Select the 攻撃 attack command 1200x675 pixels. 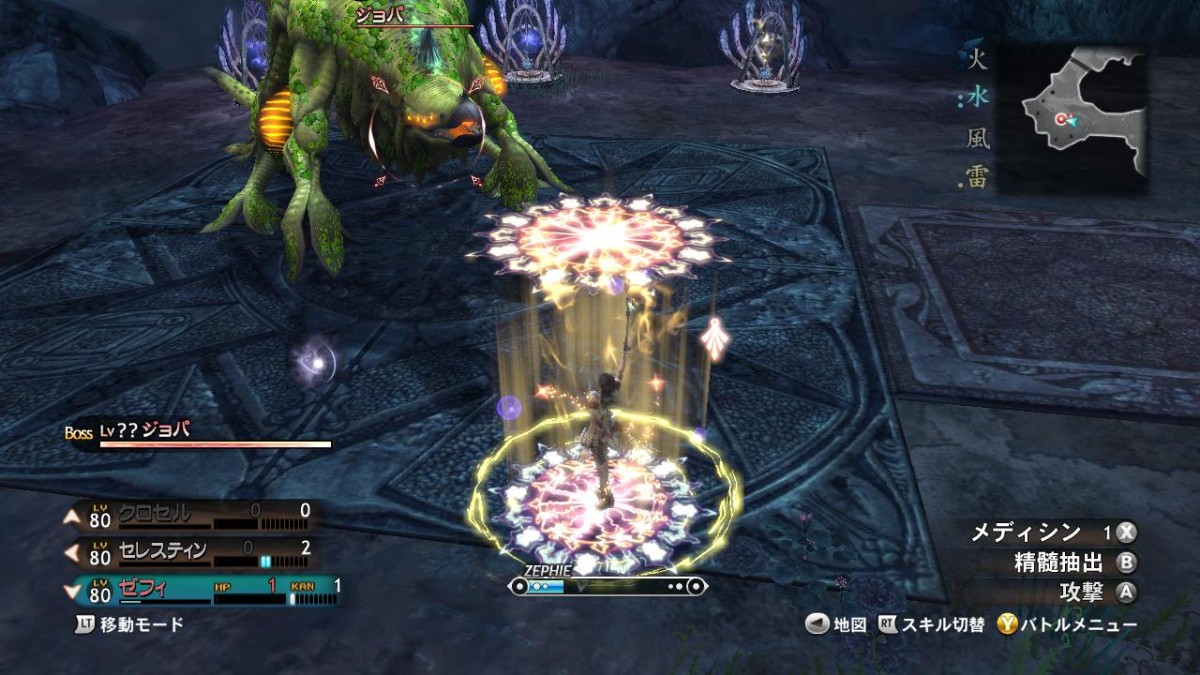pyautogui.click(x=1096, y=592)
